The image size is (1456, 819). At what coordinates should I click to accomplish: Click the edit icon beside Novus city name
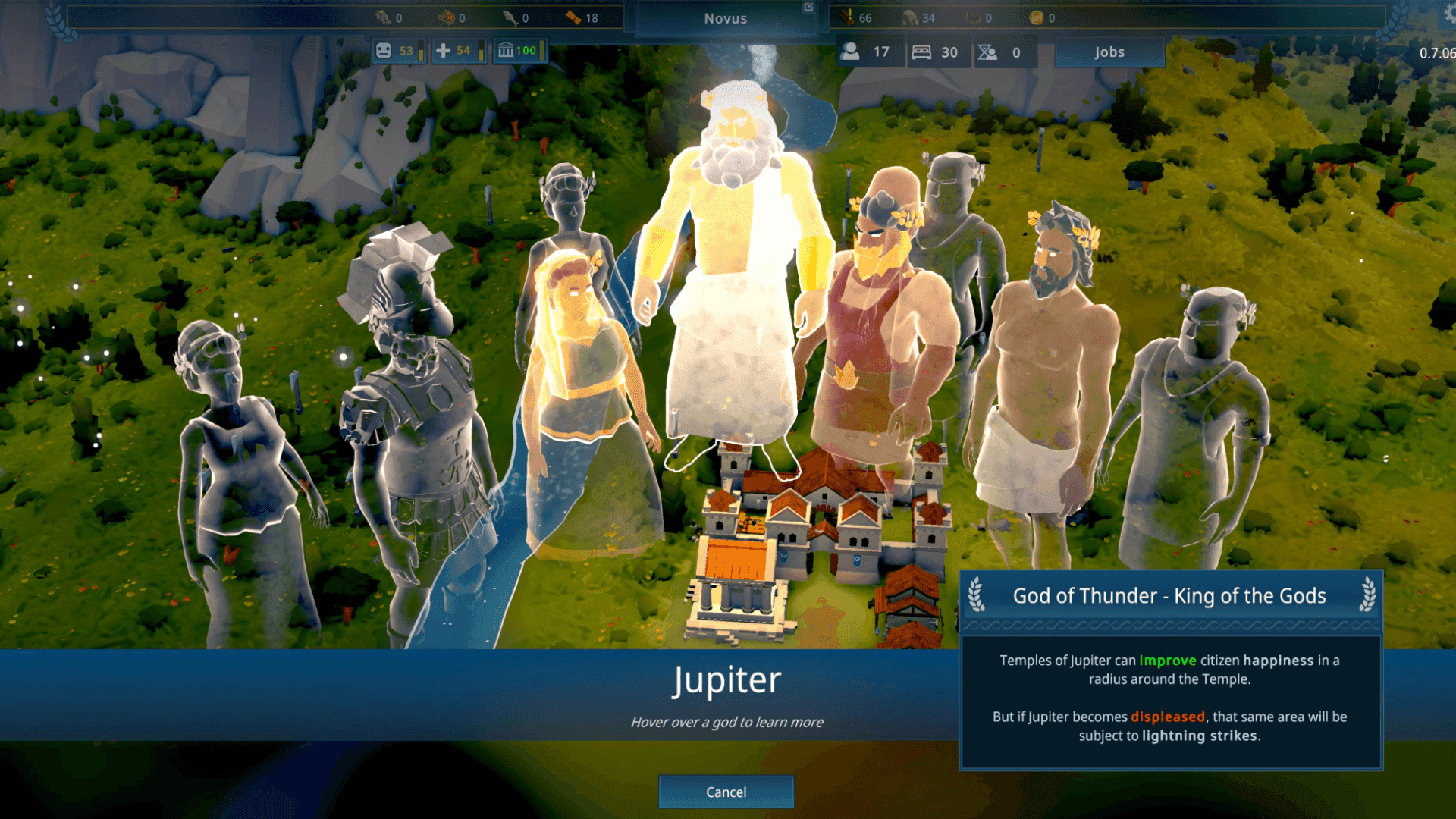click(x=807, y=8)
